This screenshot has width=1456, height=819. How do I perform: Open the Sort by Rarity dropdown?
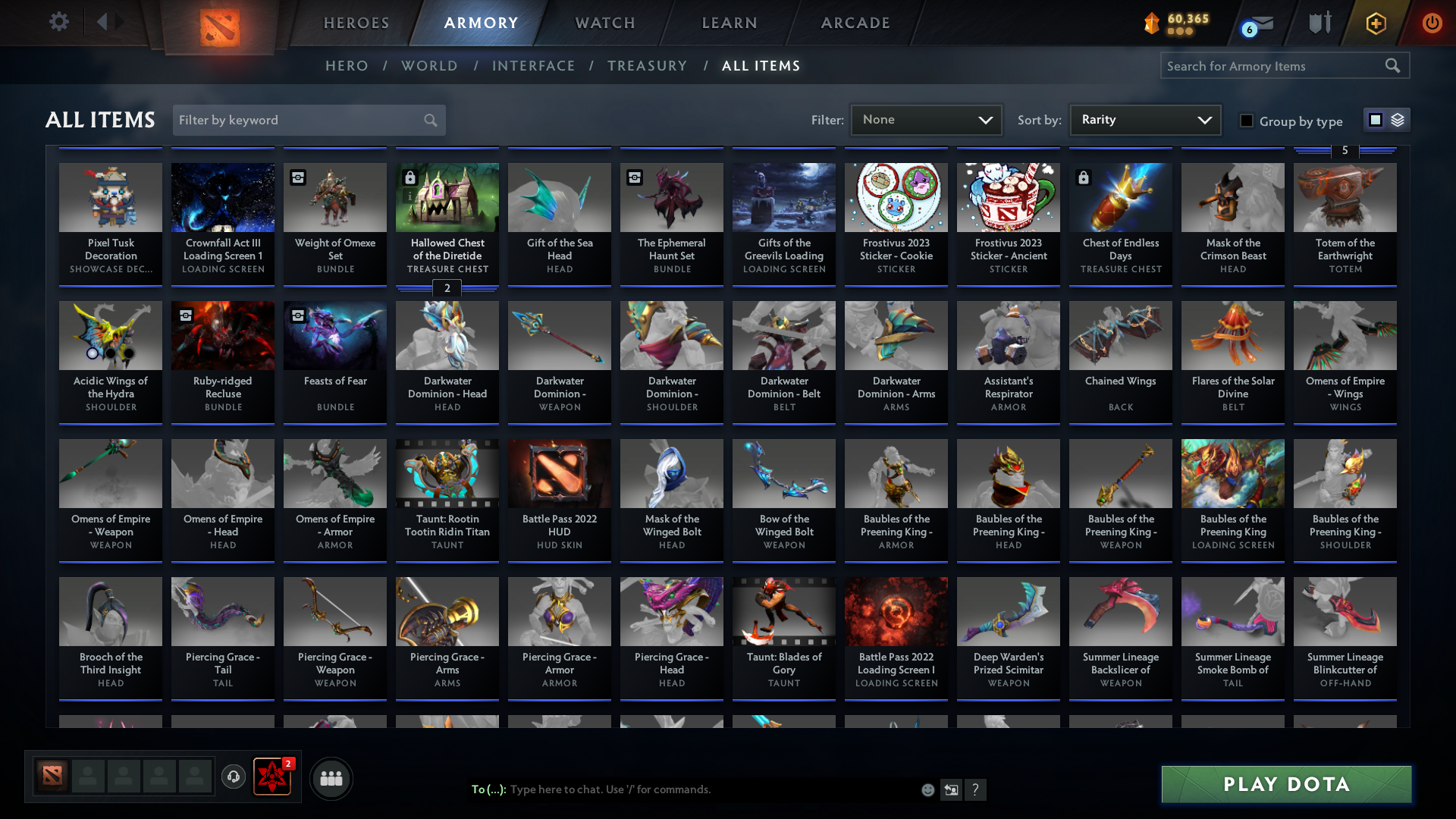click(x=1144, y=119)
